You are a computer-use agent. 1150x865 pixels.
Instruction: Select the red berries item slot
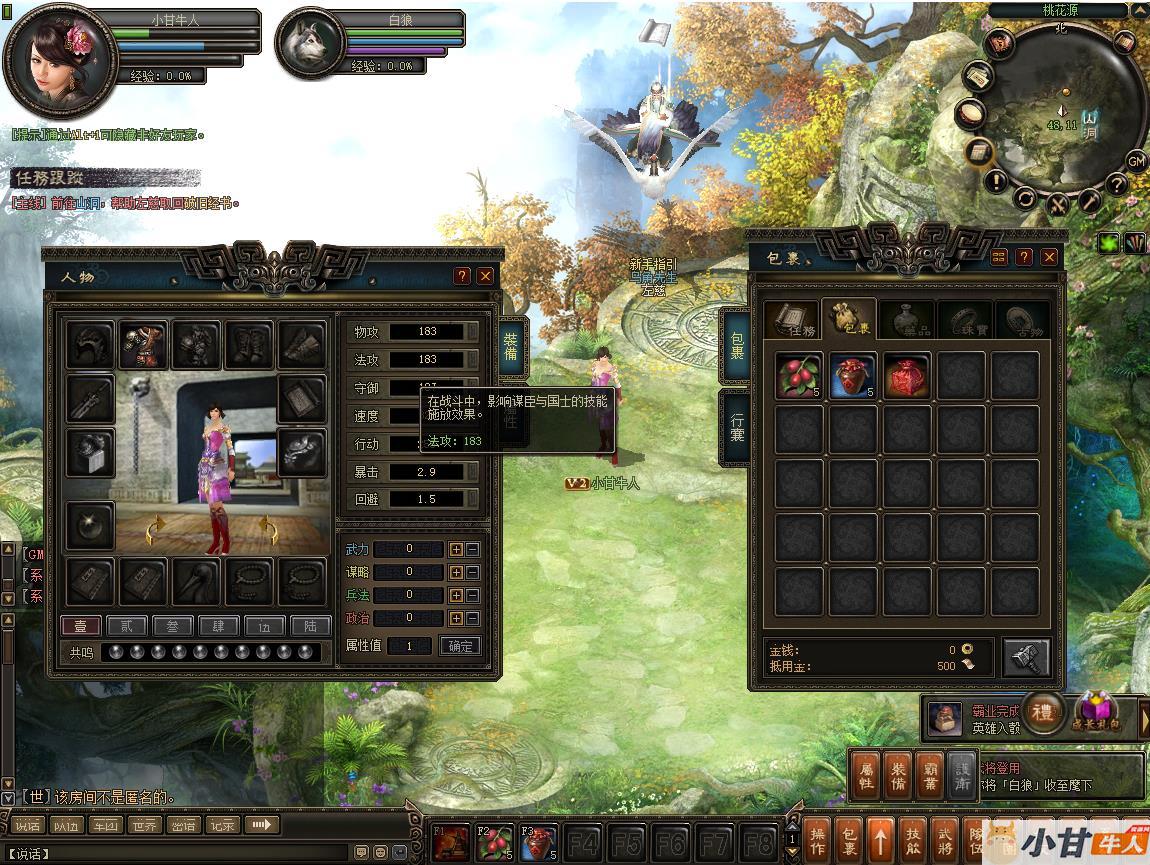point(800,376)
